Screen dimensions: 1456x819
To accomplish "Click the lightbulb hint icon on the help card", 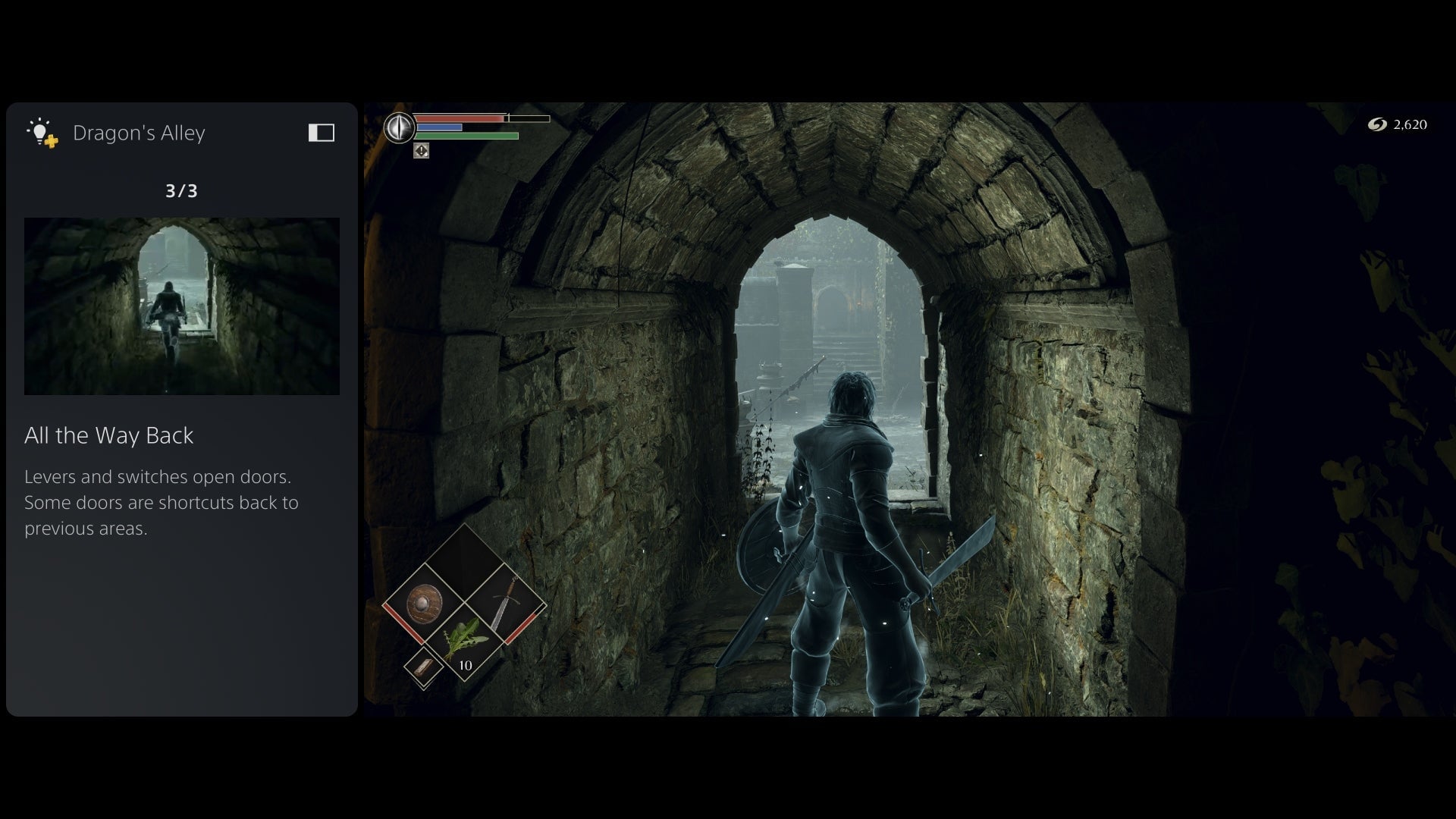I will 39,132.
